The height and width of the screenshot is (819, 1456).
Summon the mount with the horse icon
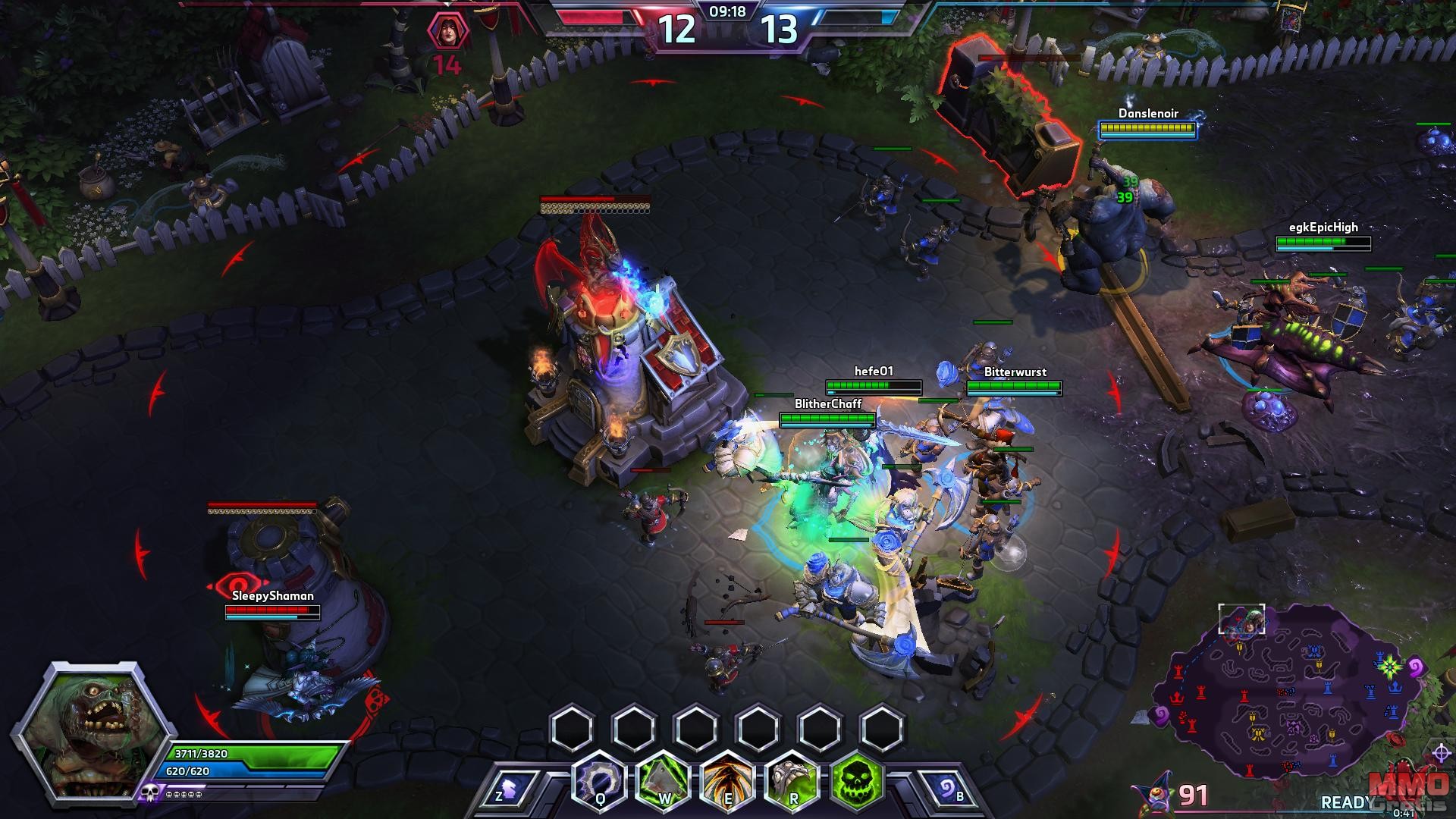click(511, 791)
